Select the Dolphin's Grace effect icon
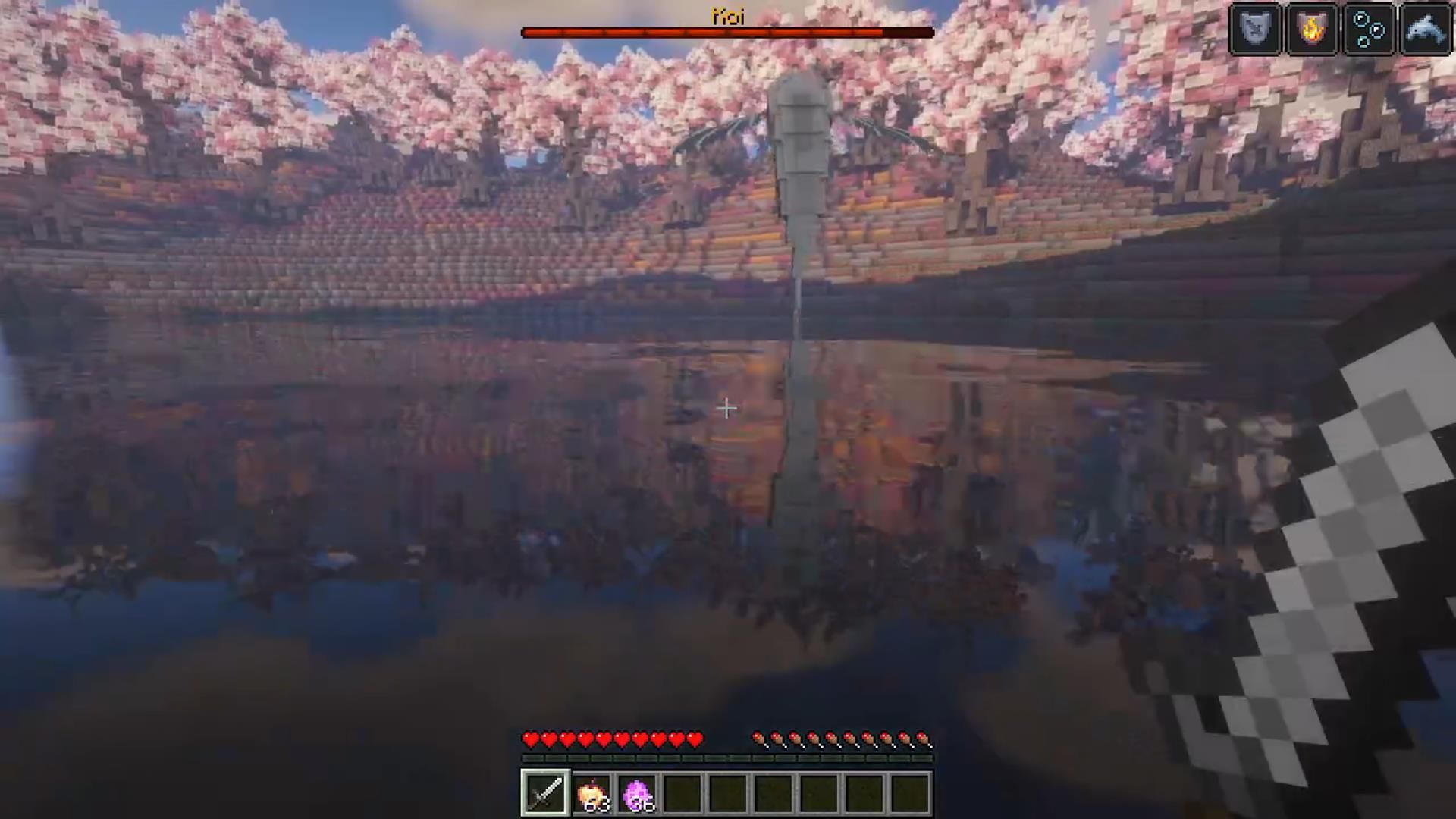Image resolution: width=1456 pixels, height=819 pixels. 1426,29
